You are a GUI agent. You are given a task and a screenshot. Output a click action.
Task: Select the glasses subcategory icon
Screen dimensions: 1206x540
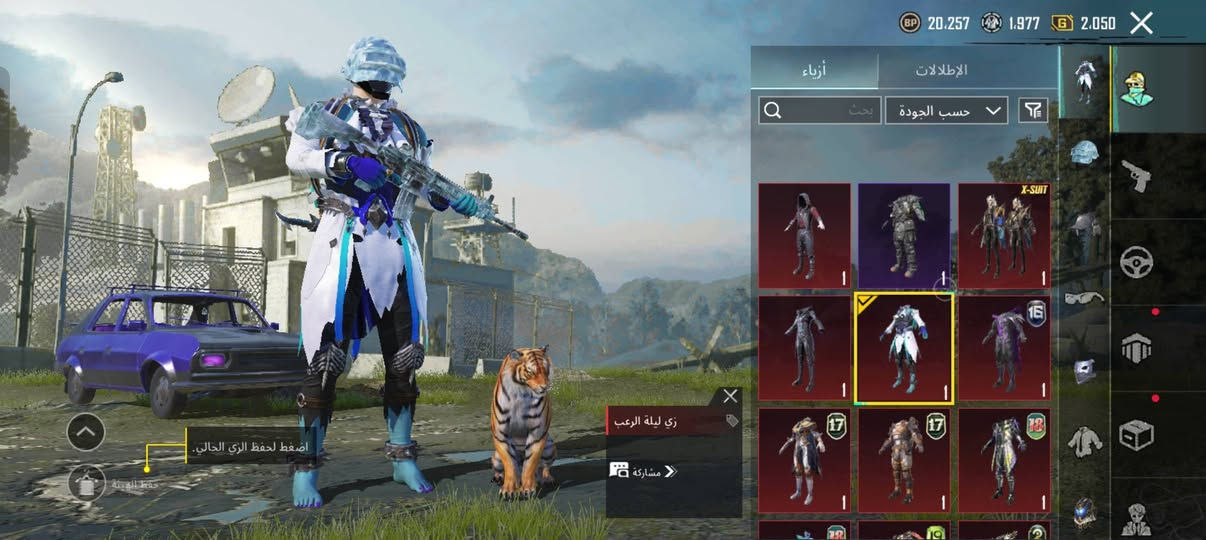point(1084,297)
